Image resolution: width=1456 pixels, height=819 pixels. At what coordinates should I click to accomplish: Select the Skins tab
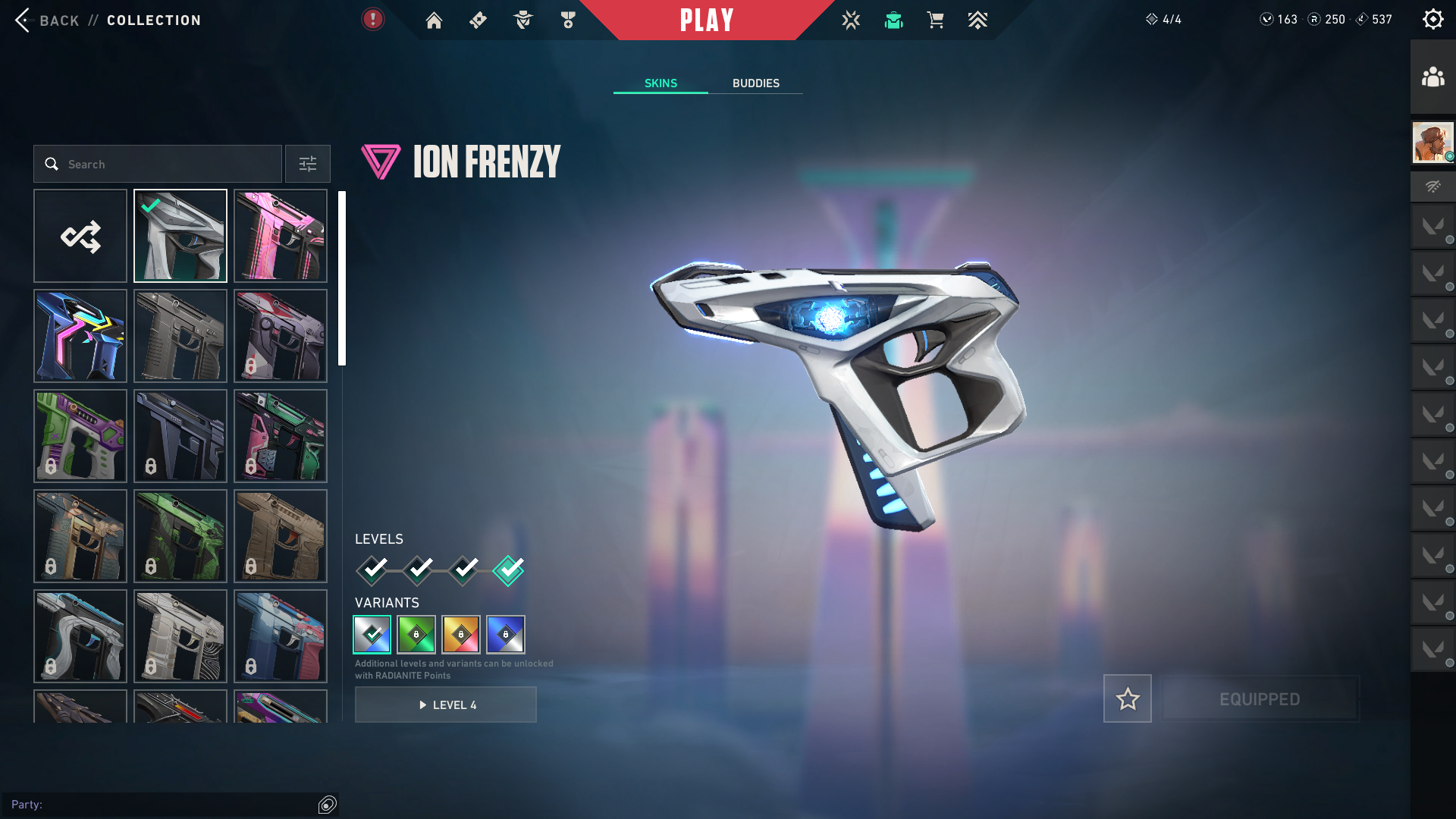661,83
